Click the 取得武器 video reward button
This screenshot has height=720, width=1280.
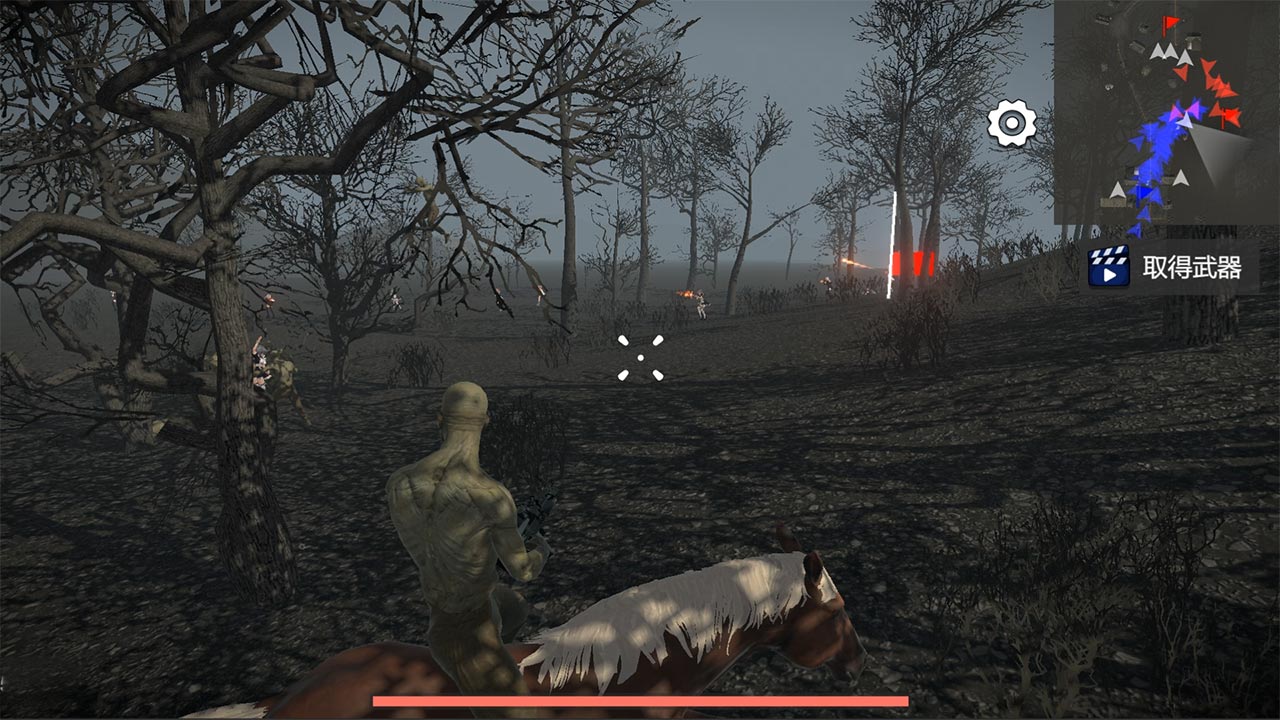[x=1171, y=267]
